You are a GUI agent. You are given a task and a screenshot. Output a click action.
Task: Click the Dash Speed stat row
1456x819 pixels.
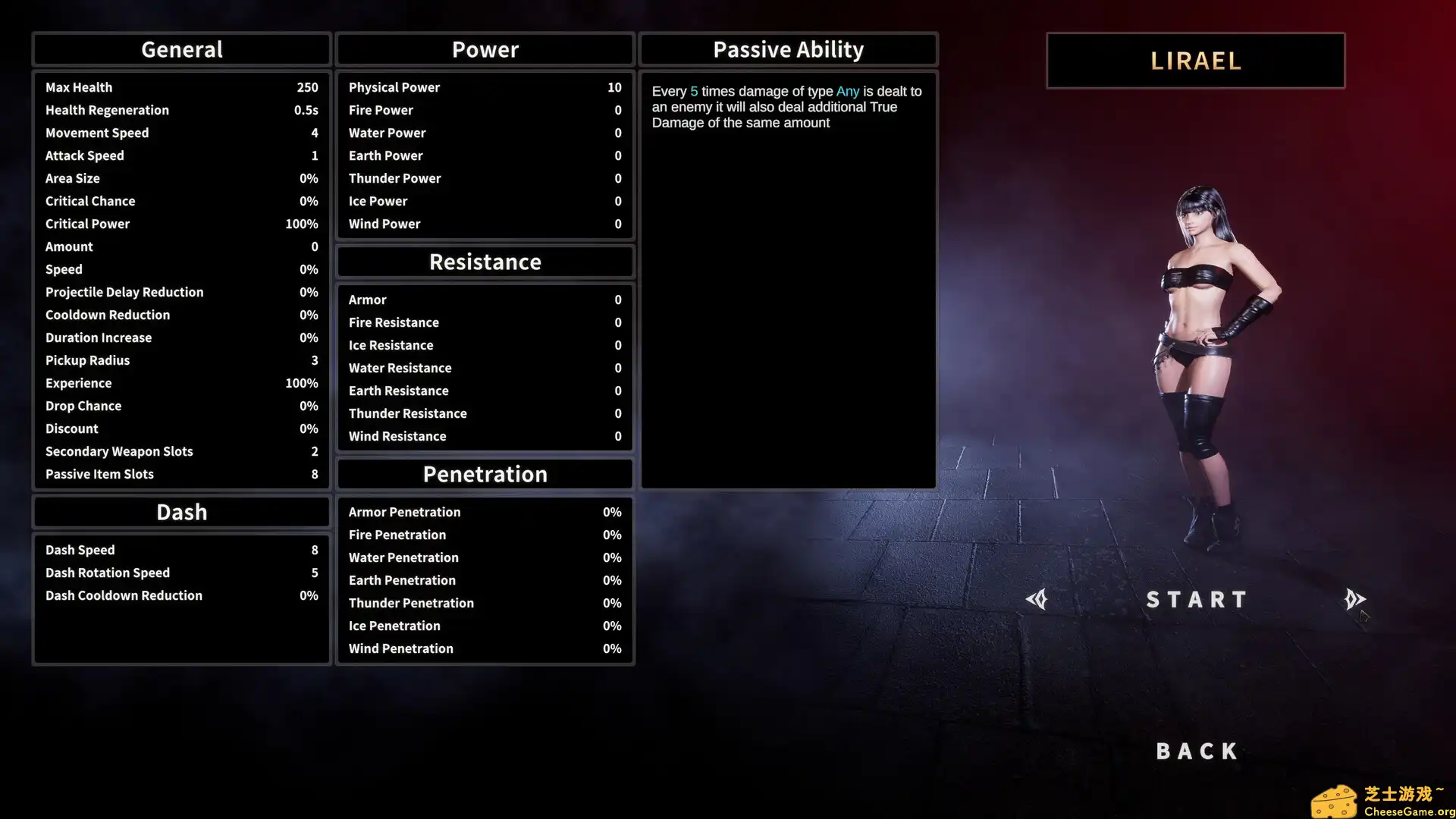pyautogui.click(x=181, y=550)
